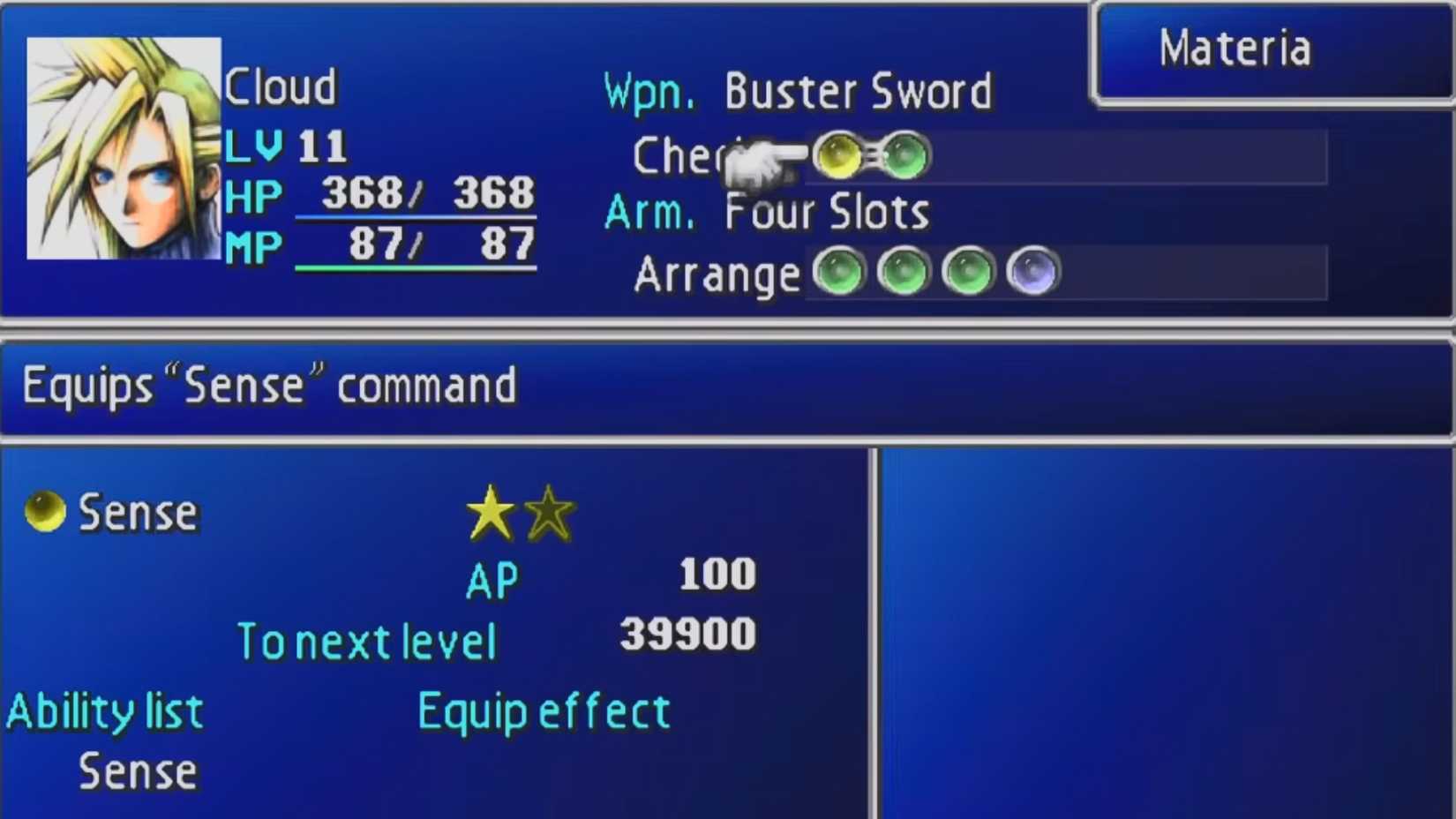
Task: Select the third green slot in the Arrange row
Action: click(x=965, y=272)
